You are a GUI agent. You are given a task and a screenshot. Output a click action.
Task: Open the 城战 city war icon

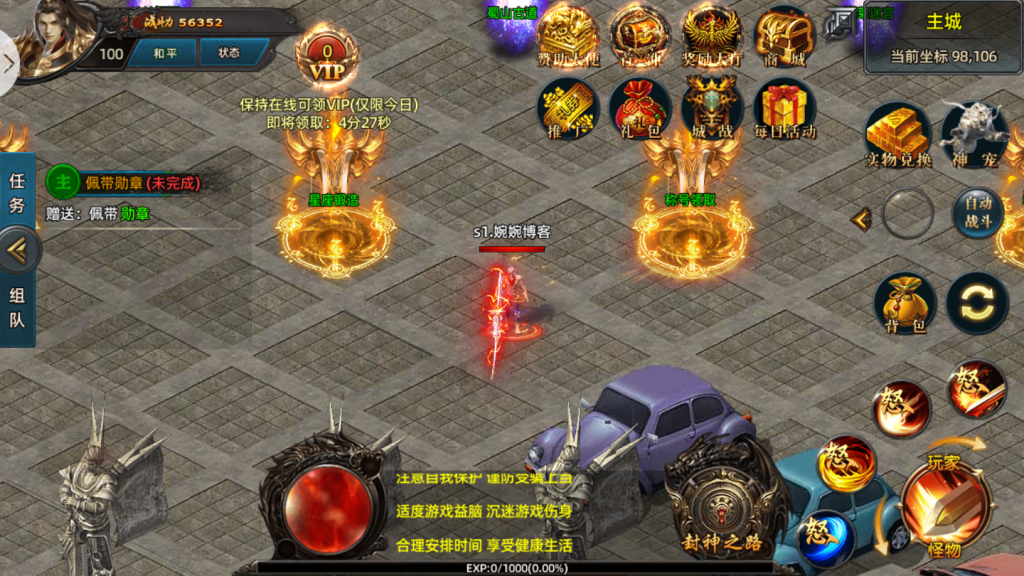click(x=711, y=107)
